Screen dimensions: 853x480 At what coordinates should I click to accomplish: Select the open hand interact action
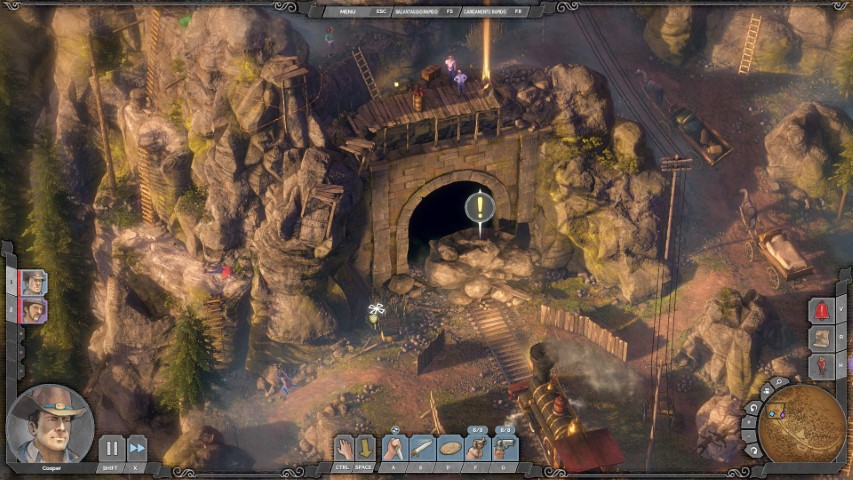(344, 448)
